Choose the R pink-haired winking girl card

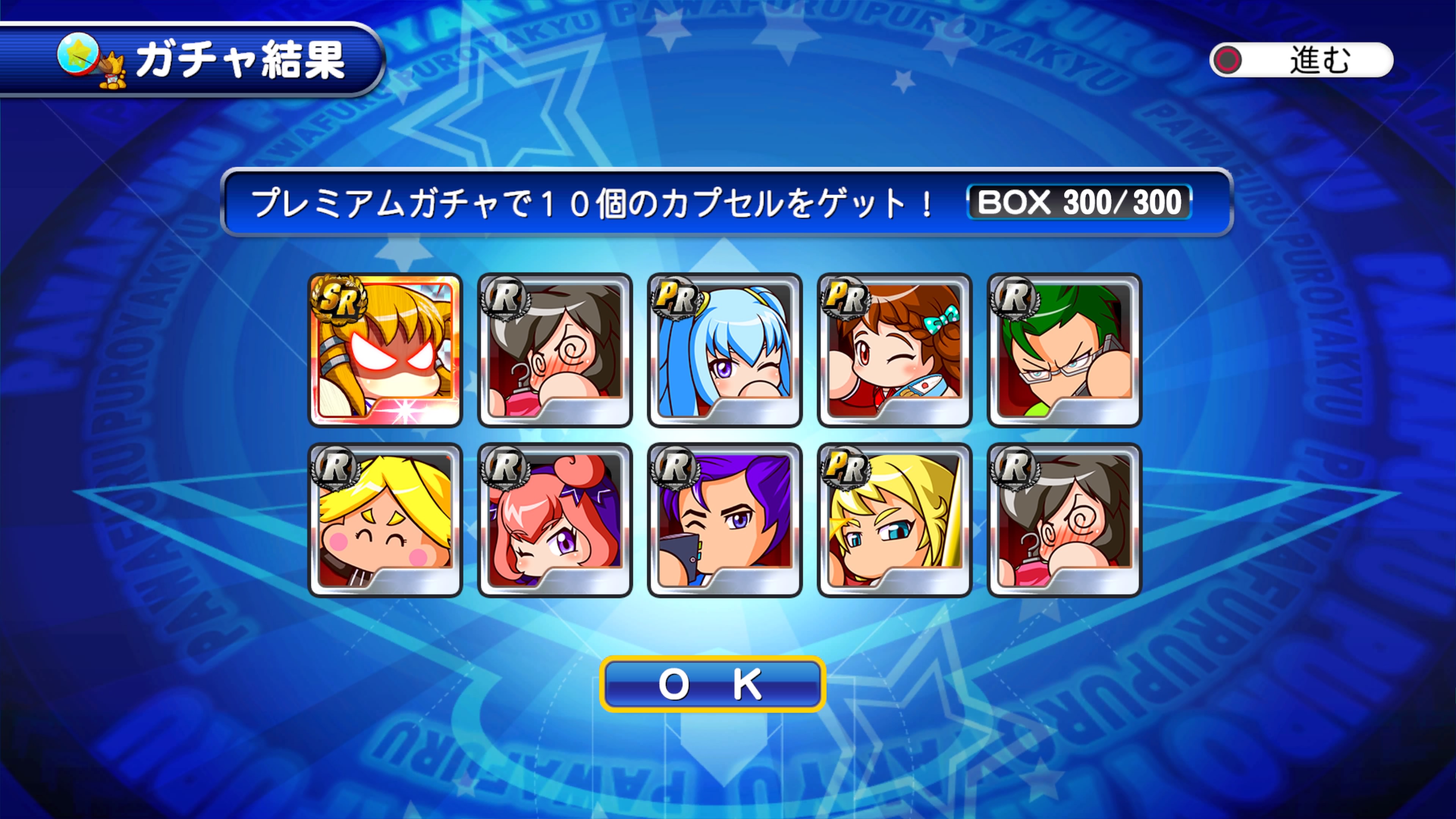555,520
